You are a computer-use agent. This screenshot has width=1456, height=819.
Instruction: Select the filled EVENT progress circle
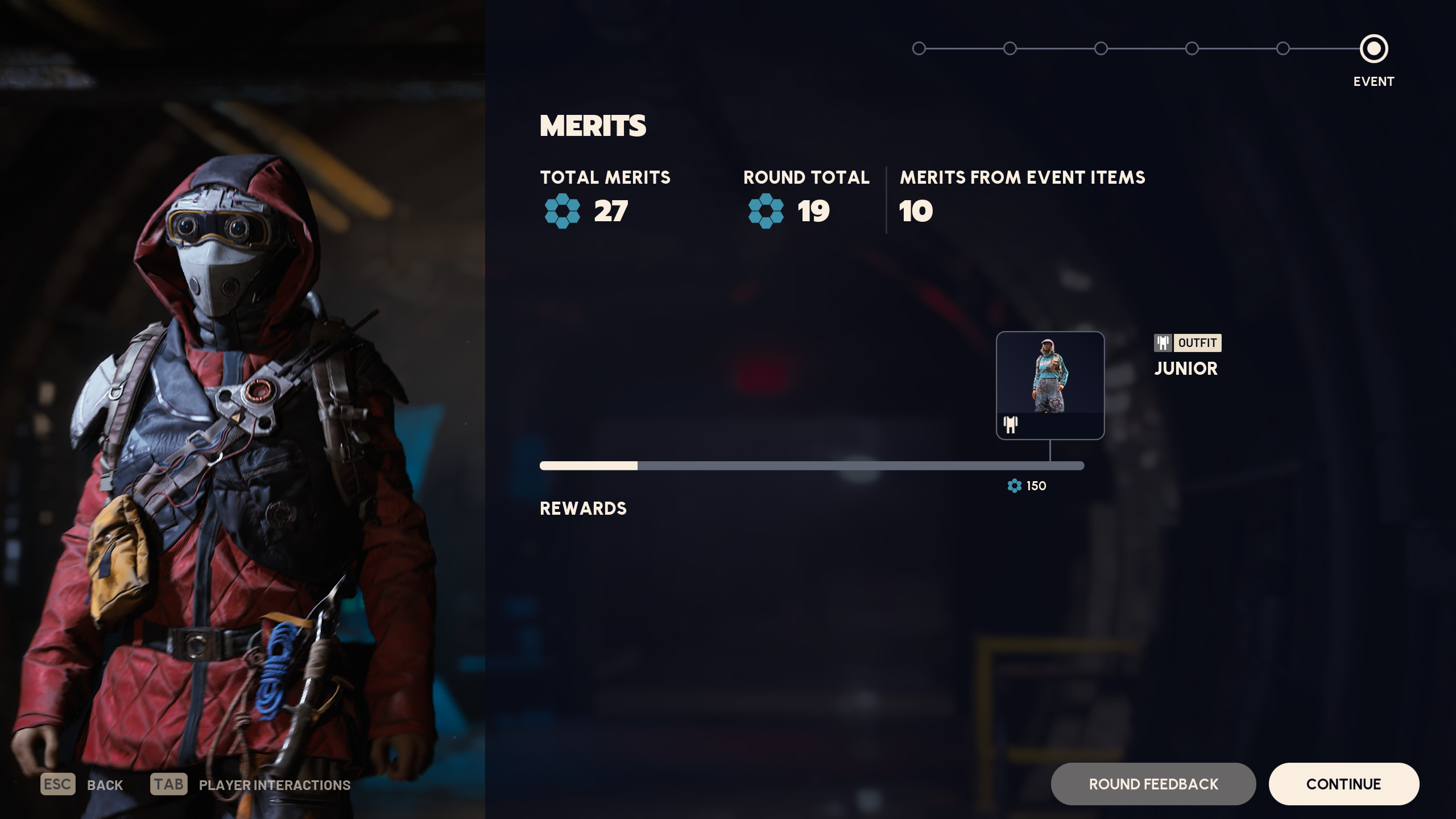click(1374, 49)
